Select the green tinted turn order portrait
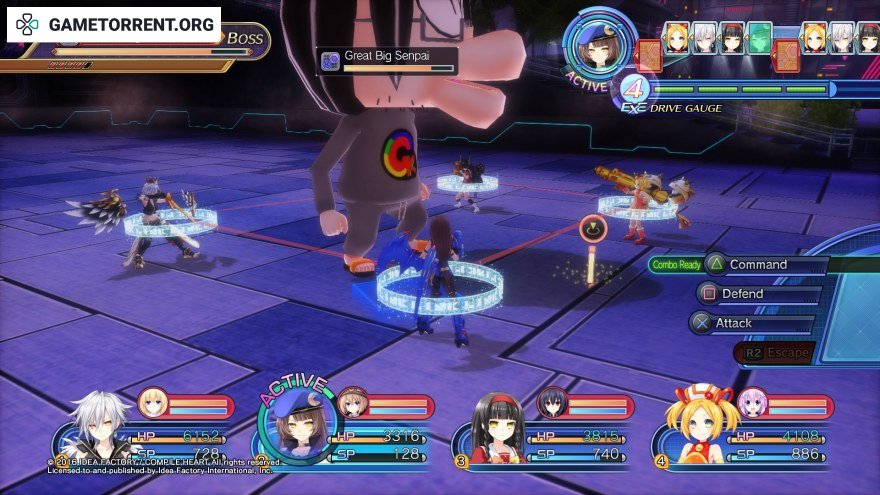The image size is (880, 495). click(x=760, y=38)
